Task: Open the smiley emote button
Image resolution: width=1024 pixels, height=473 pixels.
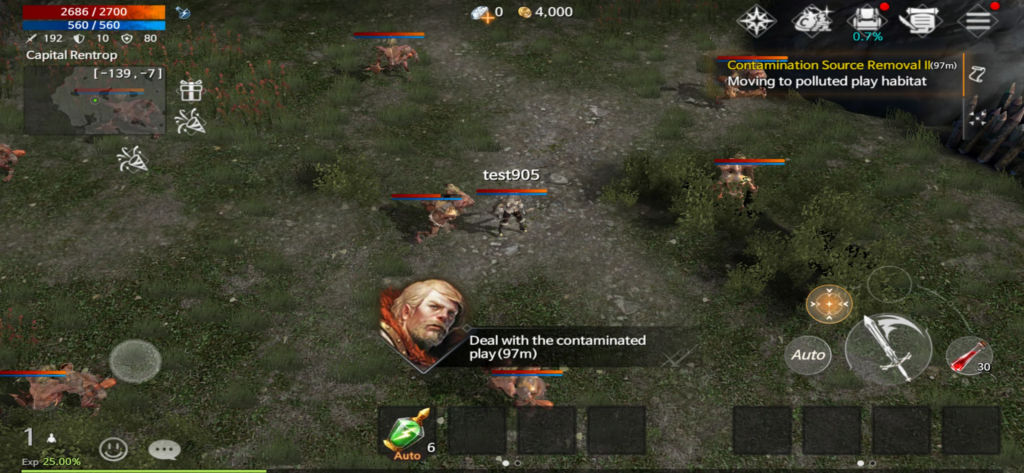Action: [x=113, y=449]
